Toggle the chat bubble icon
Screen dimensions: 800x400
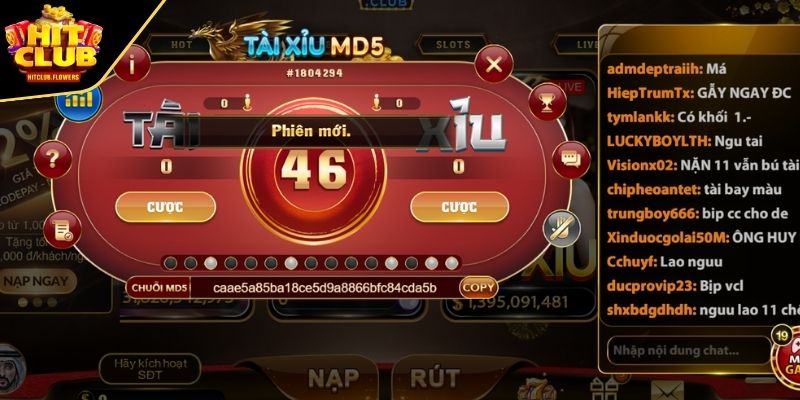[570, 160]
